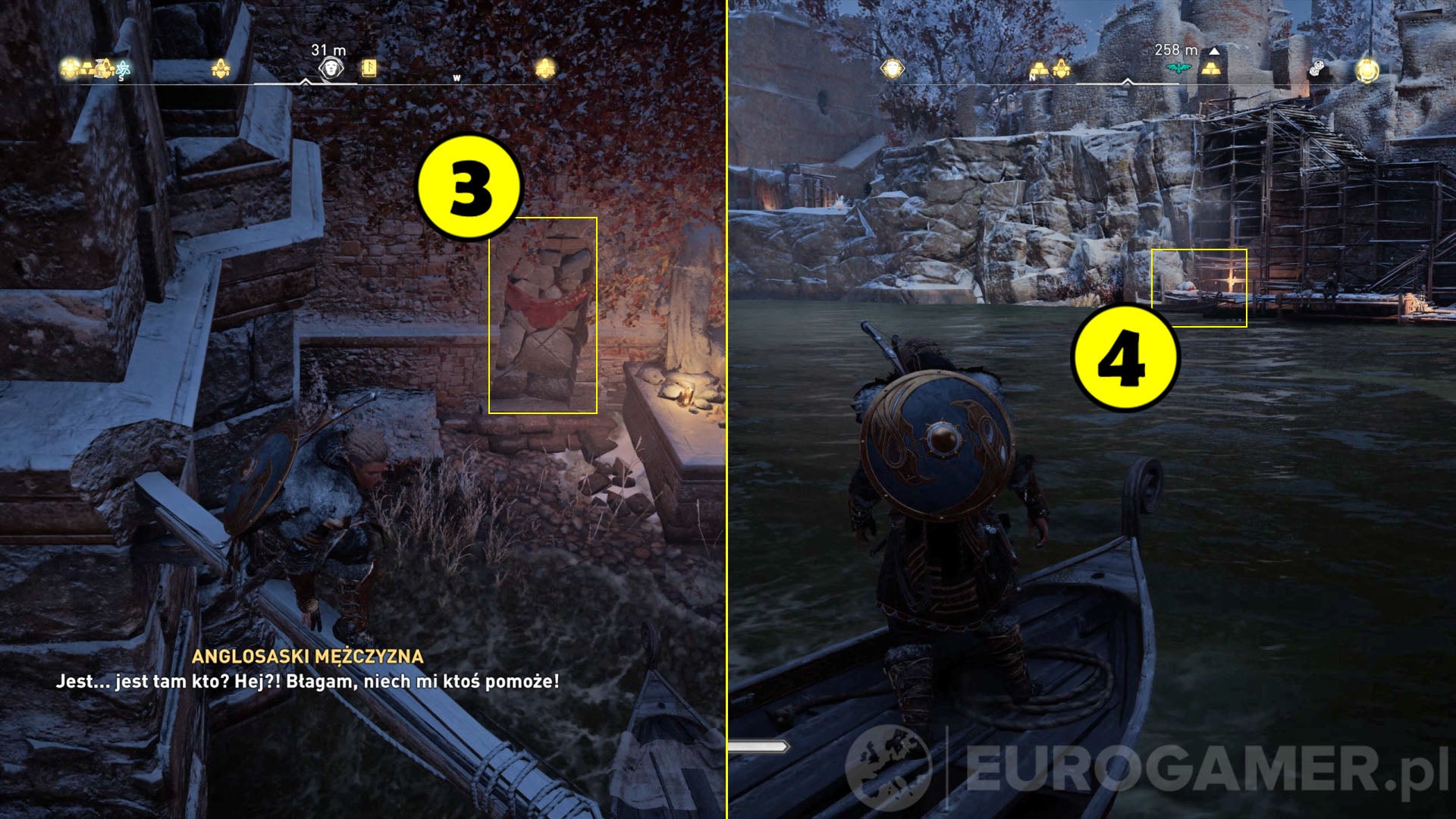Click the upward chevron on the right compass bar
Screen dimensions: 1456x819
[1127, 80]
